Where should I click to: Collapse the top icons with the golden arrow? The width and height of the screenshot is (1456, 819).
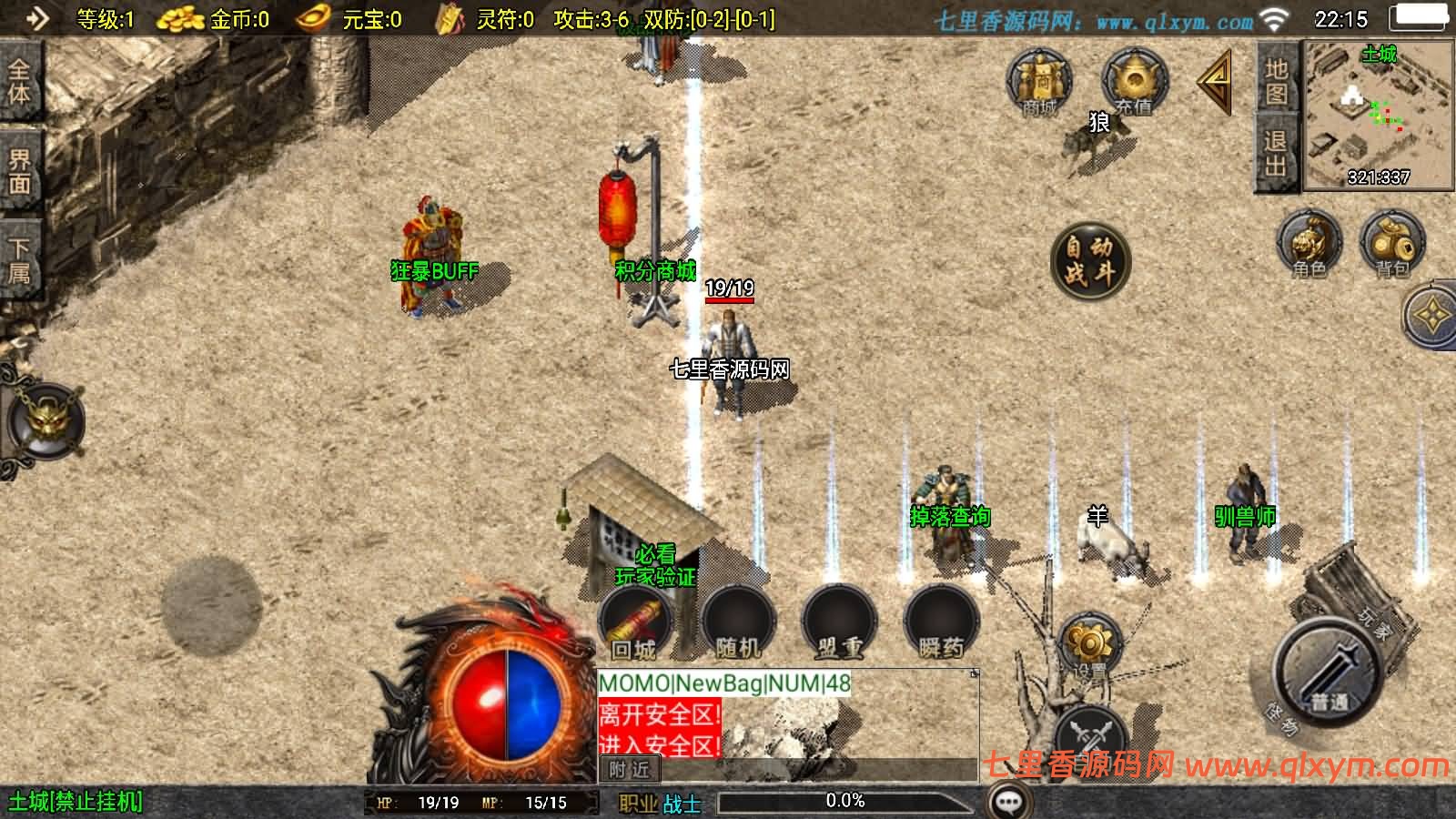(1216, 82)
